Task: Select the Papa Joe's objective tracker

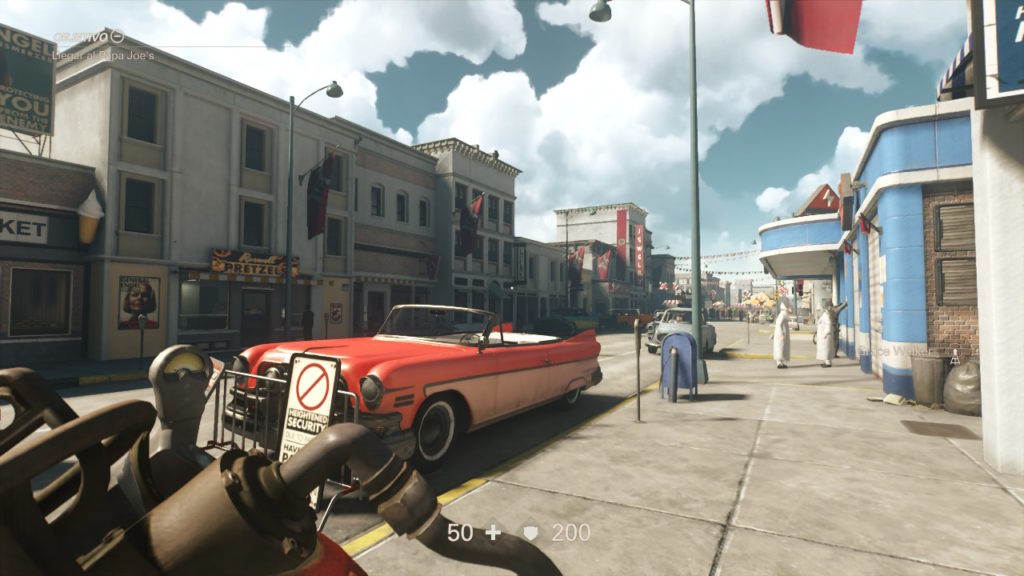Action: pos(103,55)
